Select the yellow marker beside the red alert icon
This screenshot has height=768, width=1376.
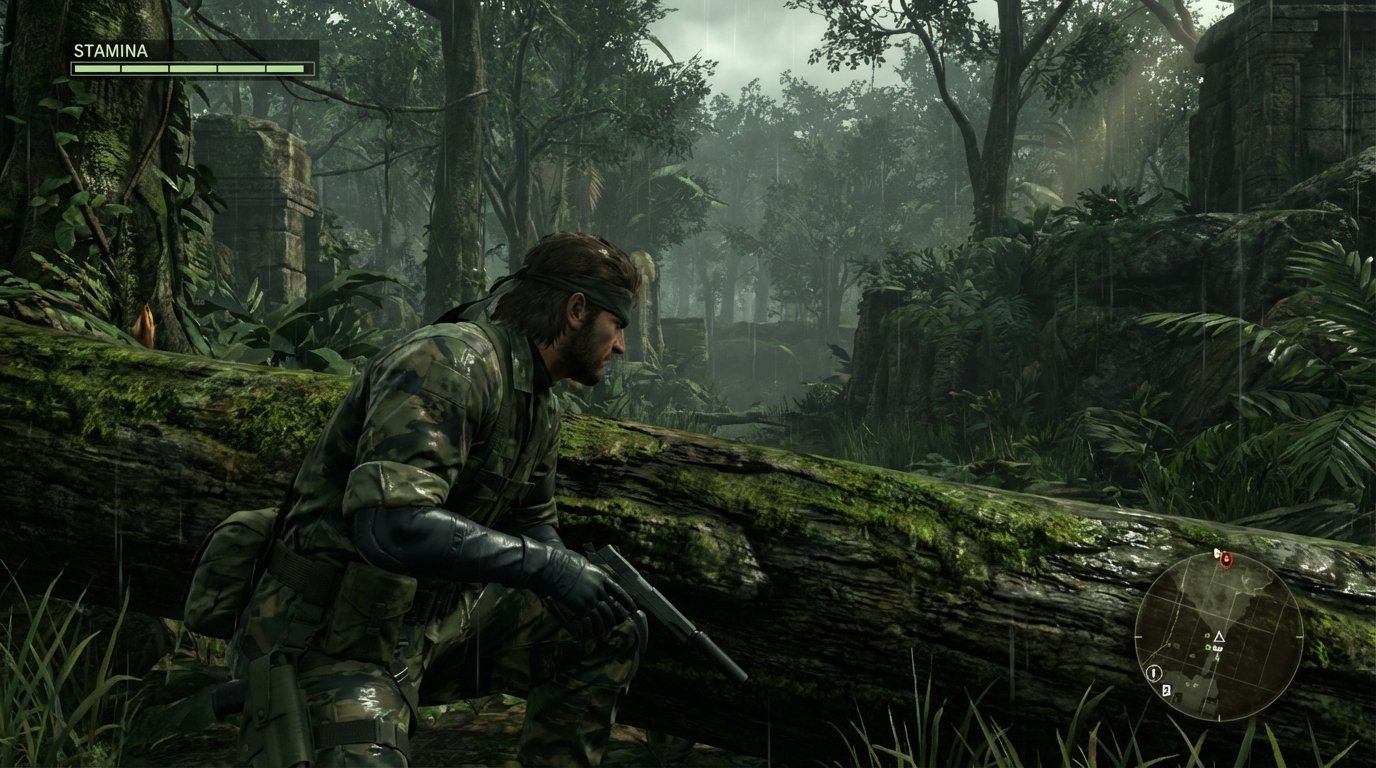click(x=1216, y=553)
